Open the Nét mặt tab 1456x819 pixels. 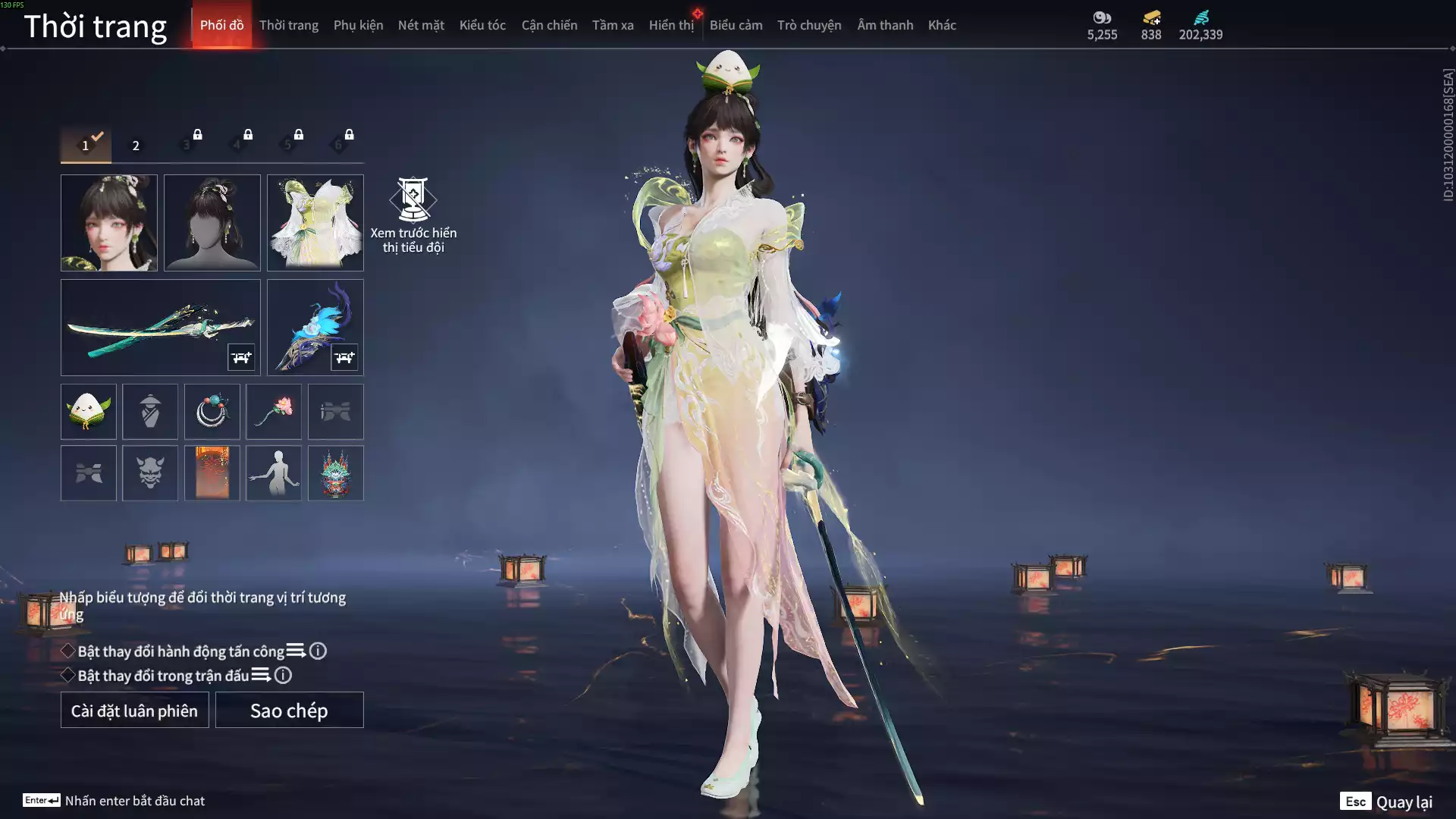coord(421,25)
